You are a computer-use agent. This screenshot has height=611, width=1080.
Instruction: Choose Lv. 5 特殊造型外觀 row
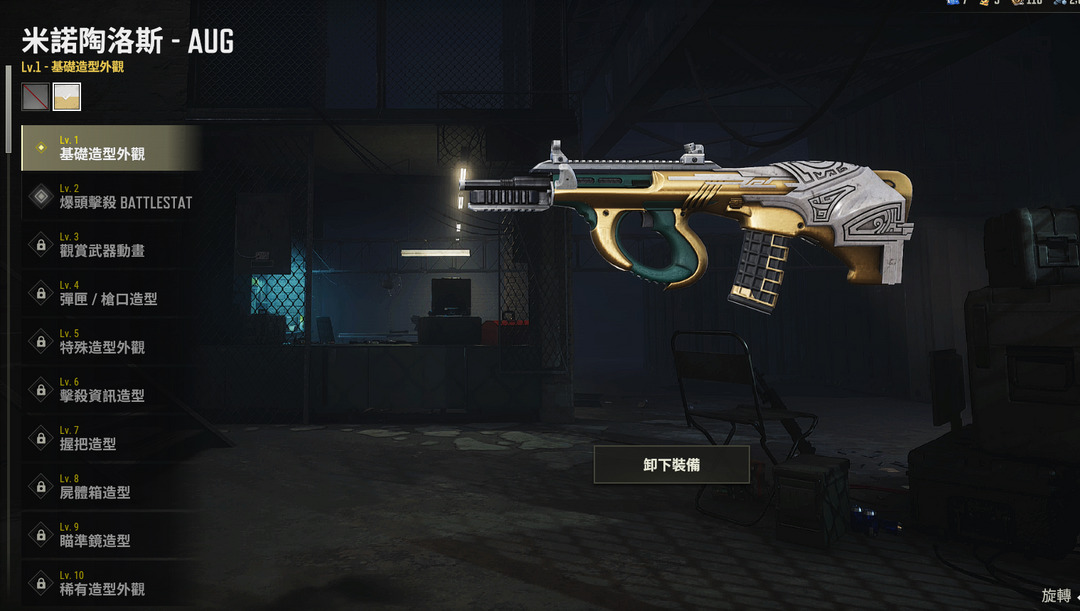click(110, 341)
